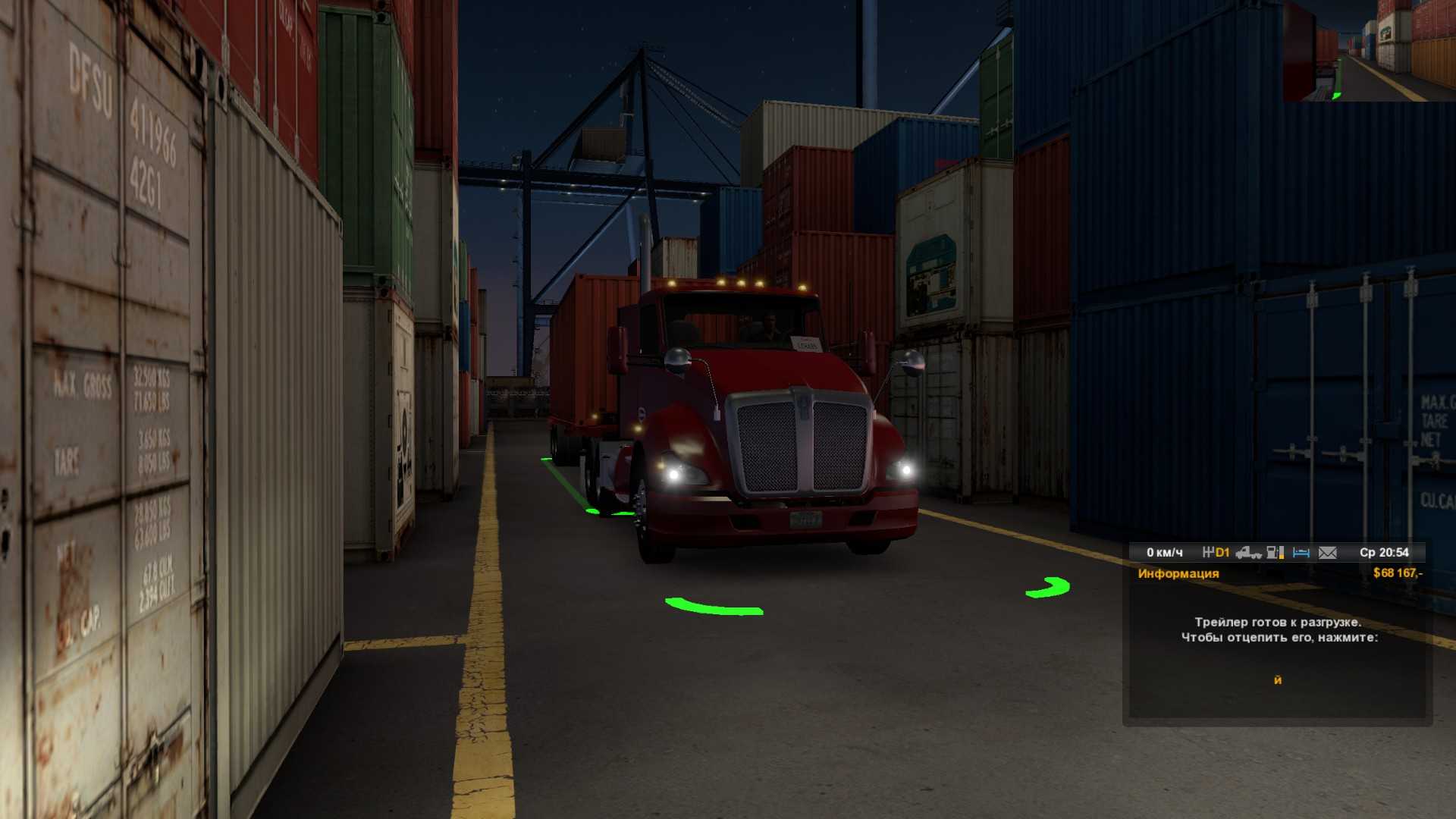Open the mail envelope icon
This screenshot has height=819, width=1456.
[1328, 553]
